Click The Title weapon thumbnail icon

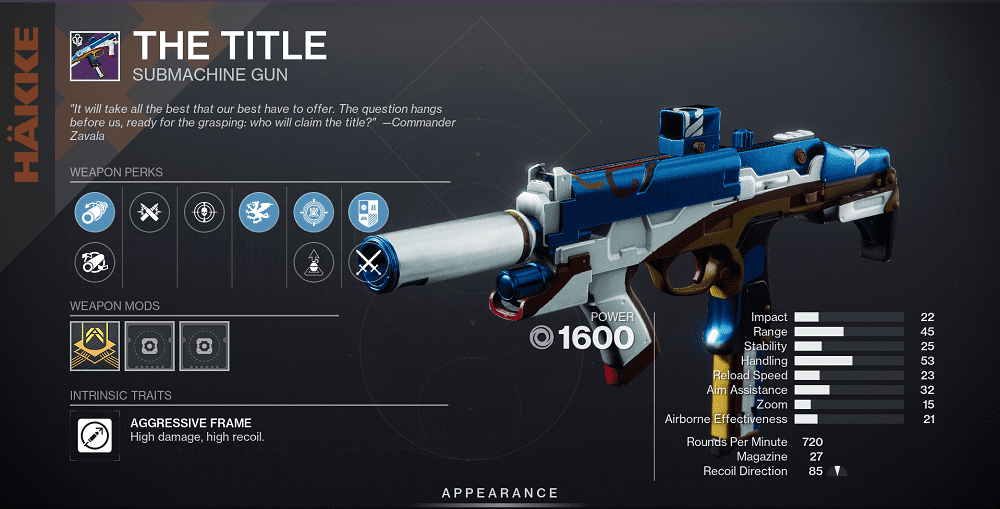[x=95, y=56]
